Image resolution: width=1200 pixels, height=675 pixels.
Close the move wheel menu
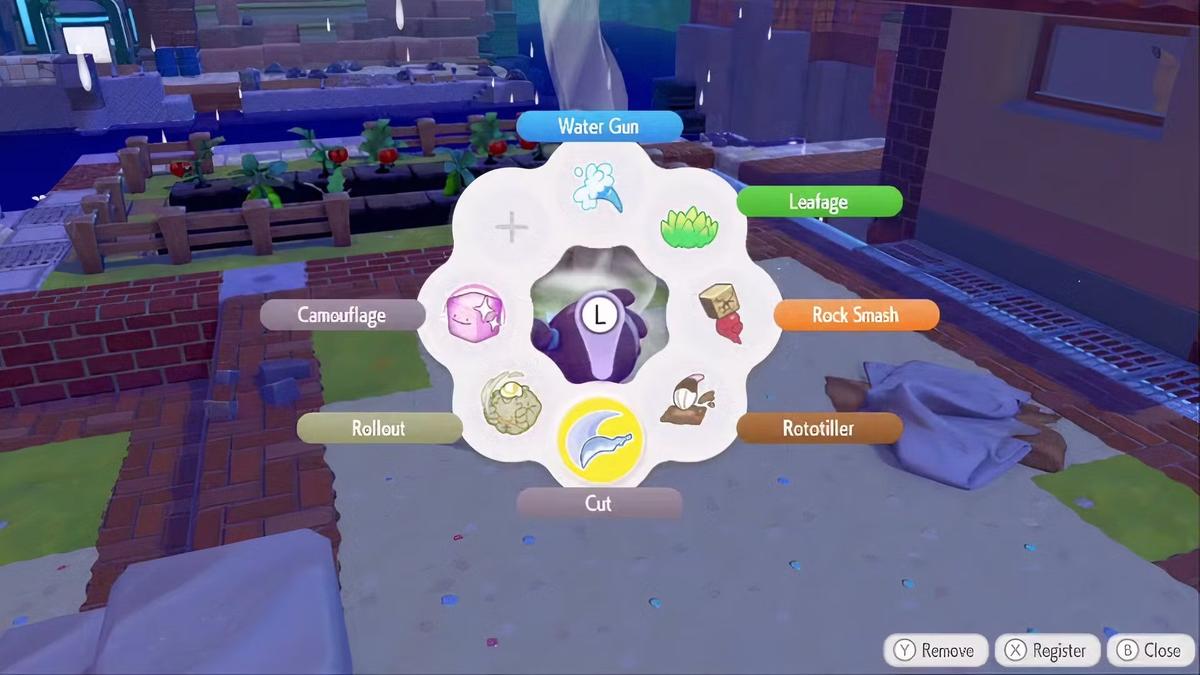point(1150,650)
